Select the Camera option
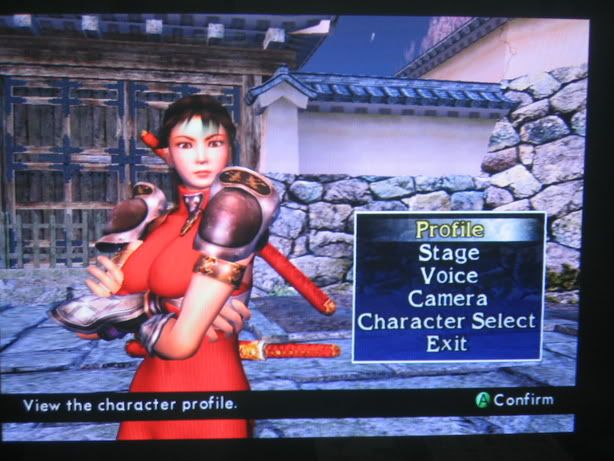The image size is (614, 461). [448, 298]
